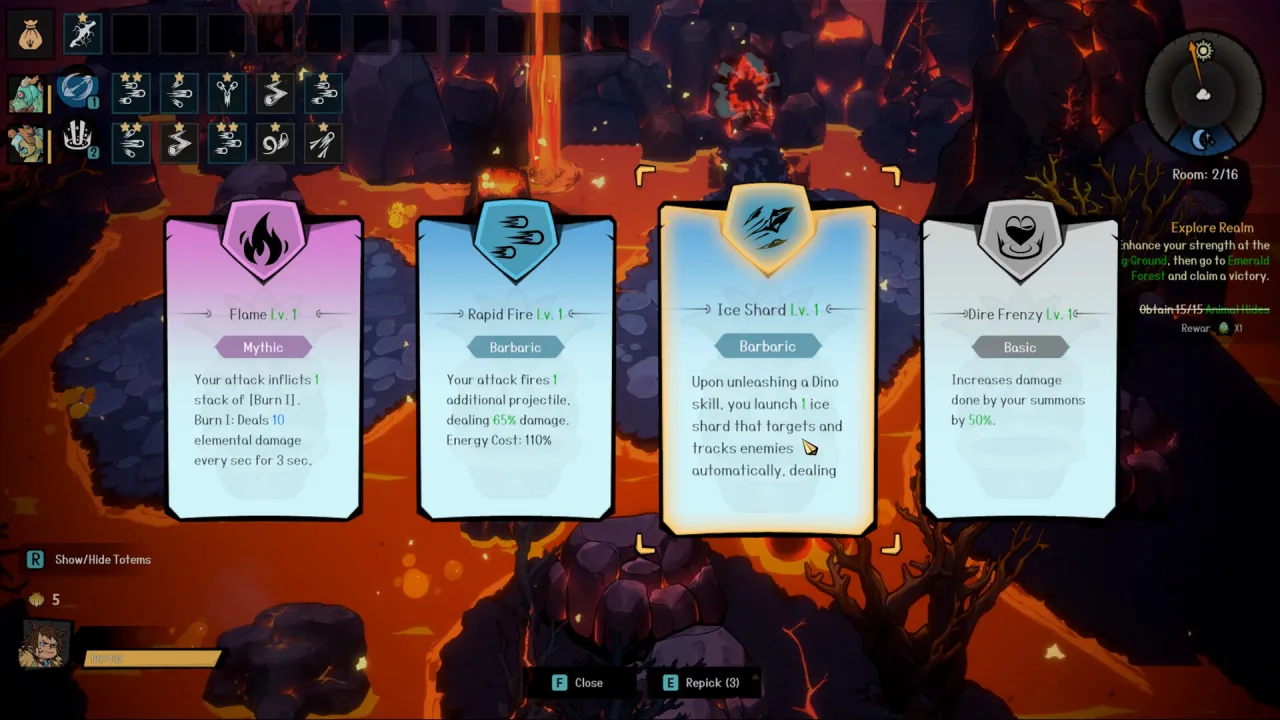1280x720 pixels.
Task: Open the bag icon in top-left corner
Action: click(x=30, y=31)
